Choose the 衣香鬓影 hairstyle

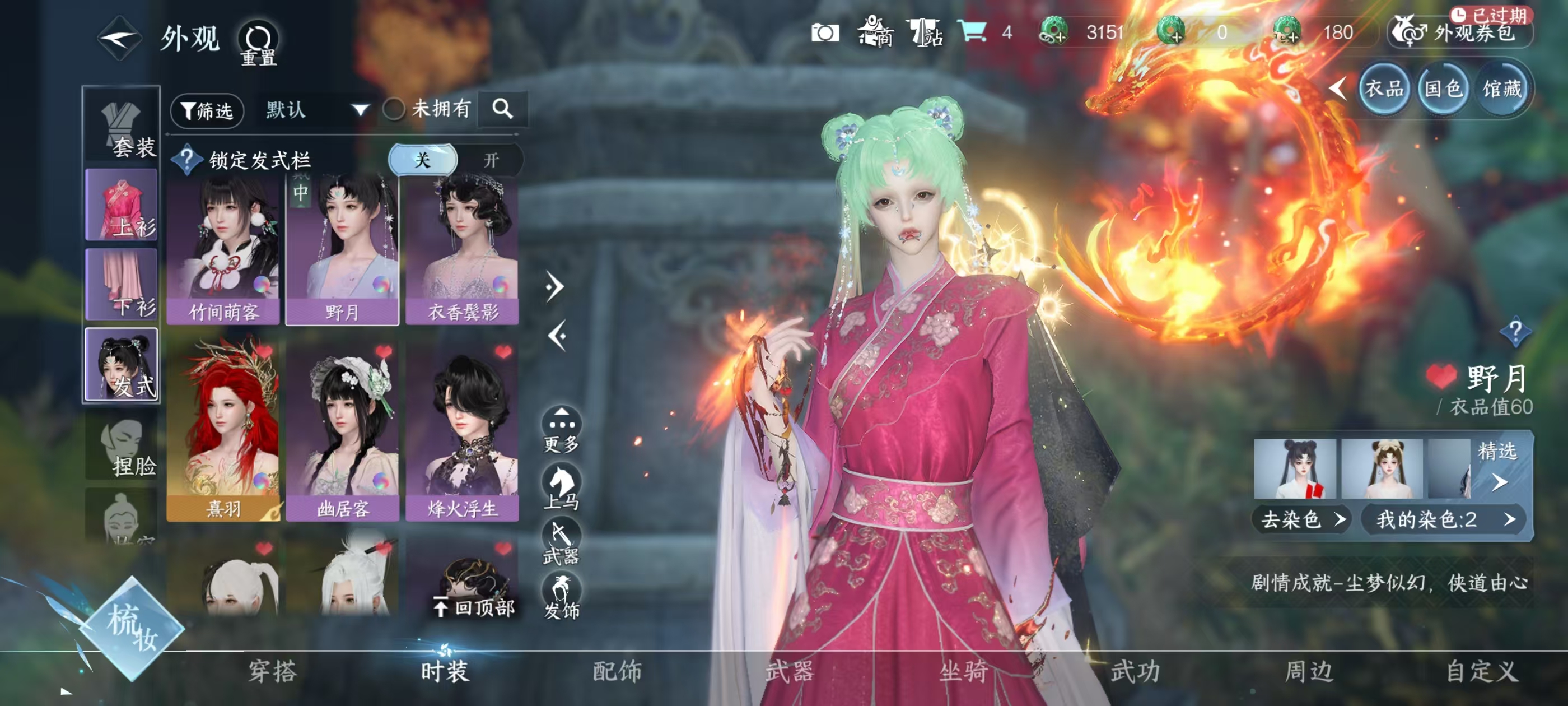coord(463,251)
